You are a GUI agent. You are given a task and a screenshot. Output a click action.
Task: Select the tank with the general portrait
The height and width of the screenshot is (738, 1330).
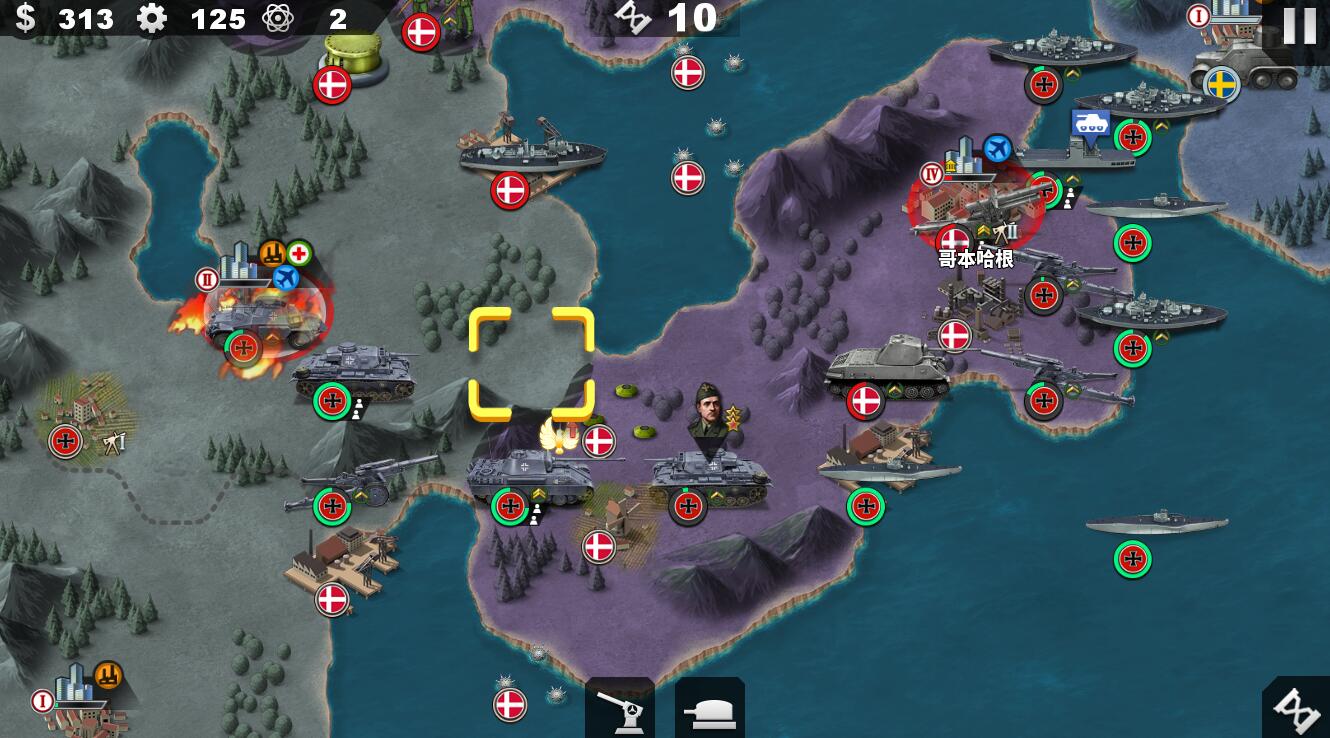(708, 470)
